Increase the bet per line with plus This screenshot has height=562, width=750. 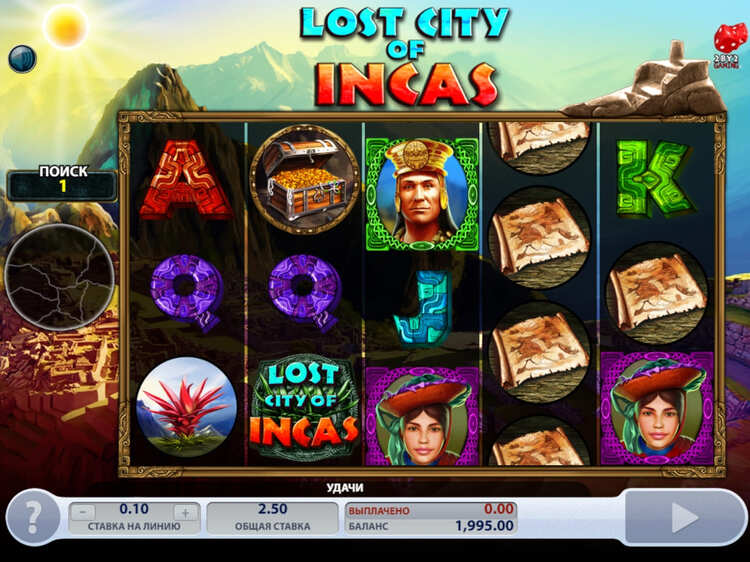click(x=184, y=512)
